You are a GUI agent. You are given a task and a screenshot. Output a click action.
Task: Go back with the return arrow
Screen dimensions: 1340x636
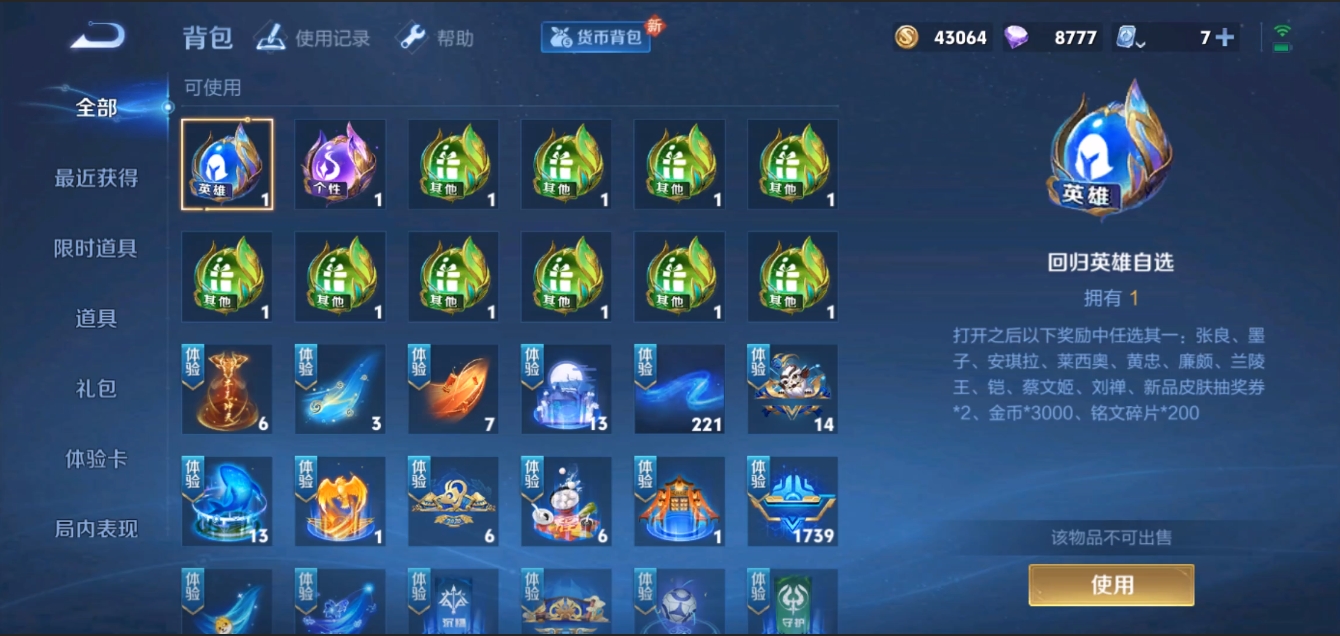pos(97,37)
